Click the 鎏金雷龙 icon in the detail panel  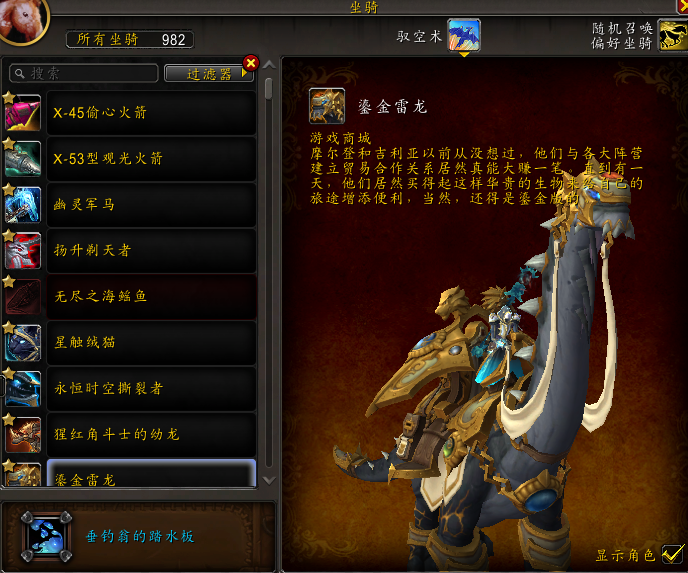(x=326, y=105)
